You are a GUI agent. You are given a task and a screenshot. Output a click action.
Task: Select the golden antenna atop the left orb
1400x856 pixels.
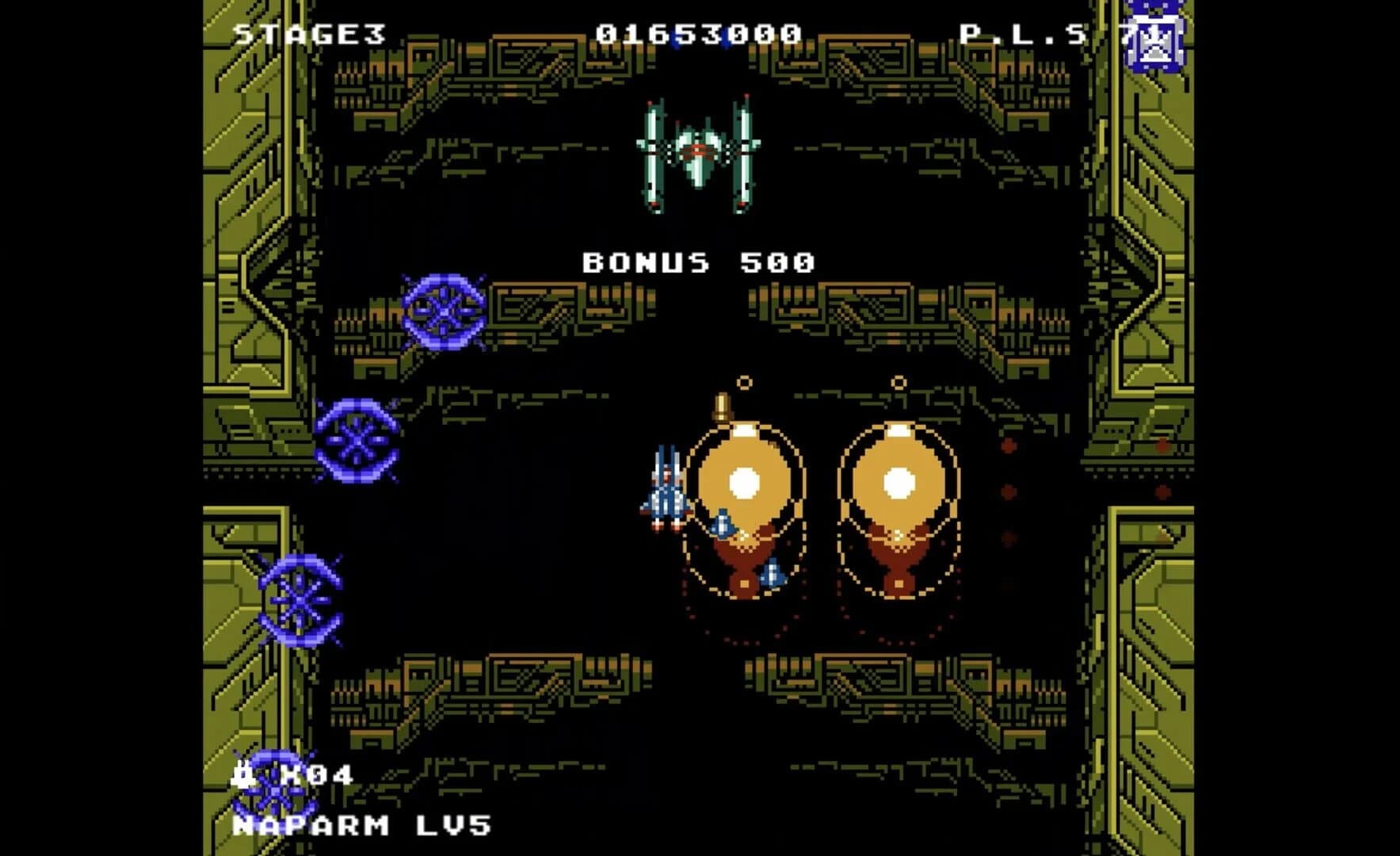coord(723,404)
